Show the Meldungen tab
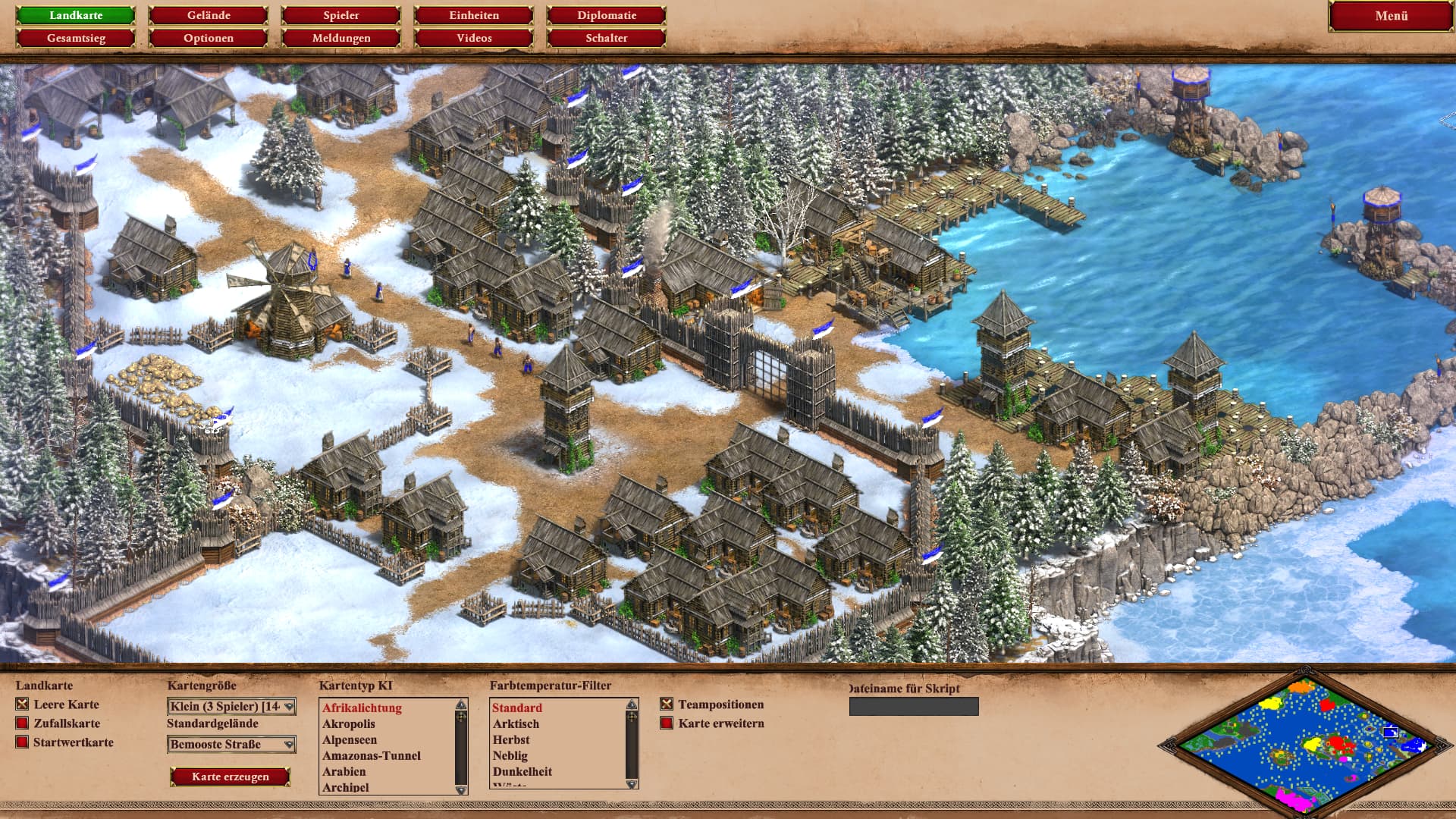 [x=341, y=38]
